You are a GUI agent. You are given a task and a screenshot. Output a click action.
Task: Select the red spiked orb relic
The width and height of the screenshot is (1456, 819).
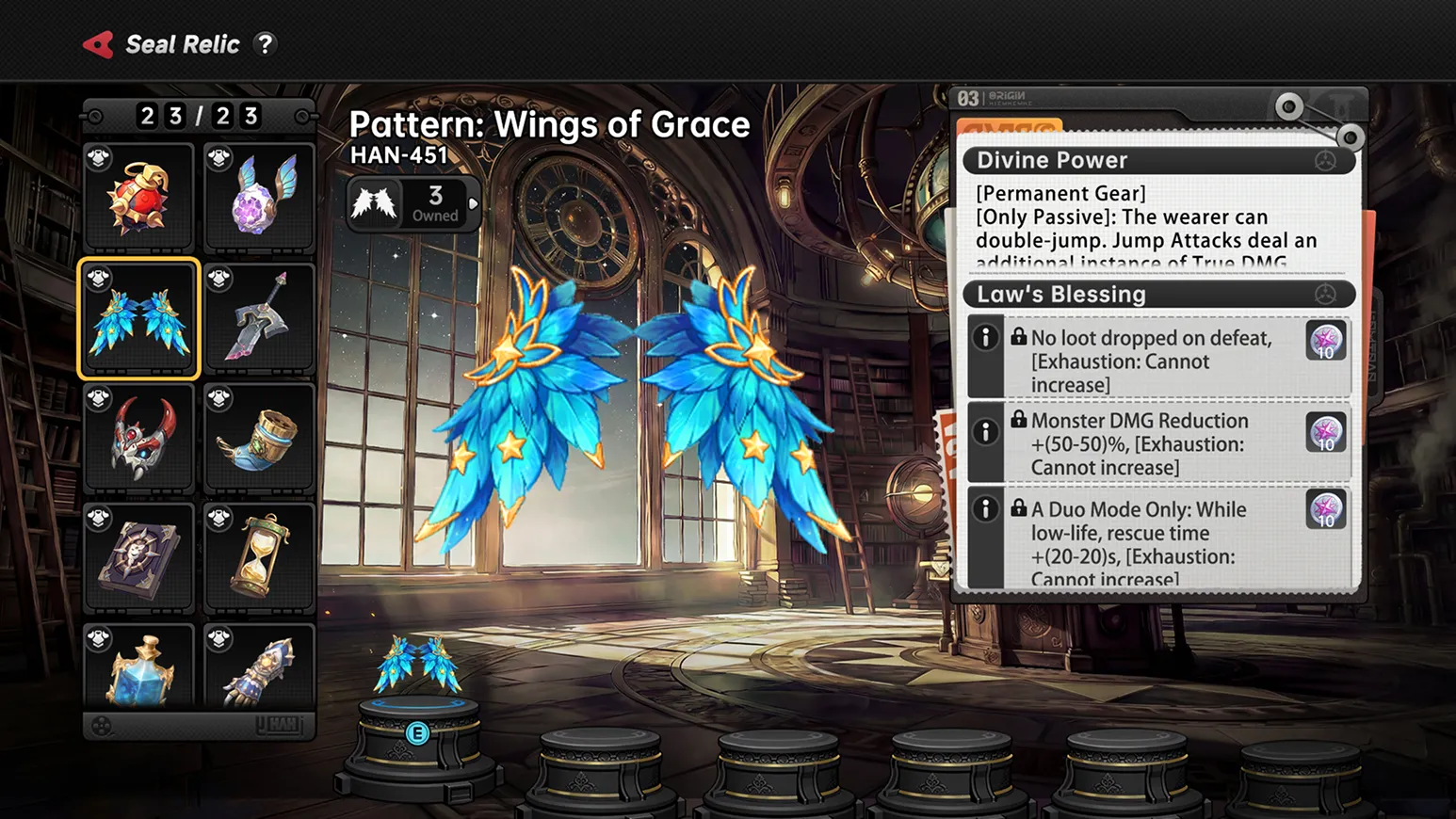pyautogui.click(x=139, y=198)
